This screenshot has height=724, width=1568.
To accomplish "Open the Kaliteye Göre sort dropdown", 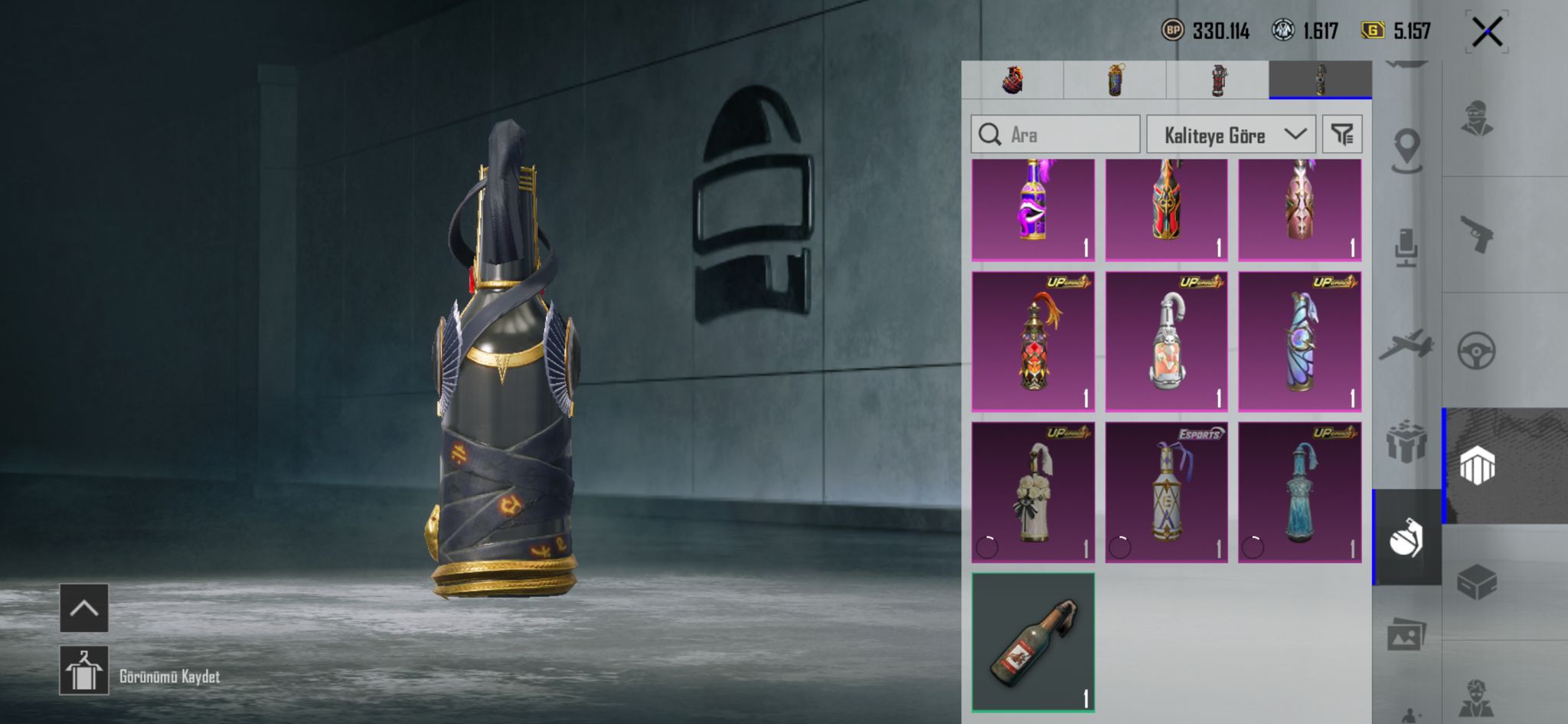I will point(1230,135).
